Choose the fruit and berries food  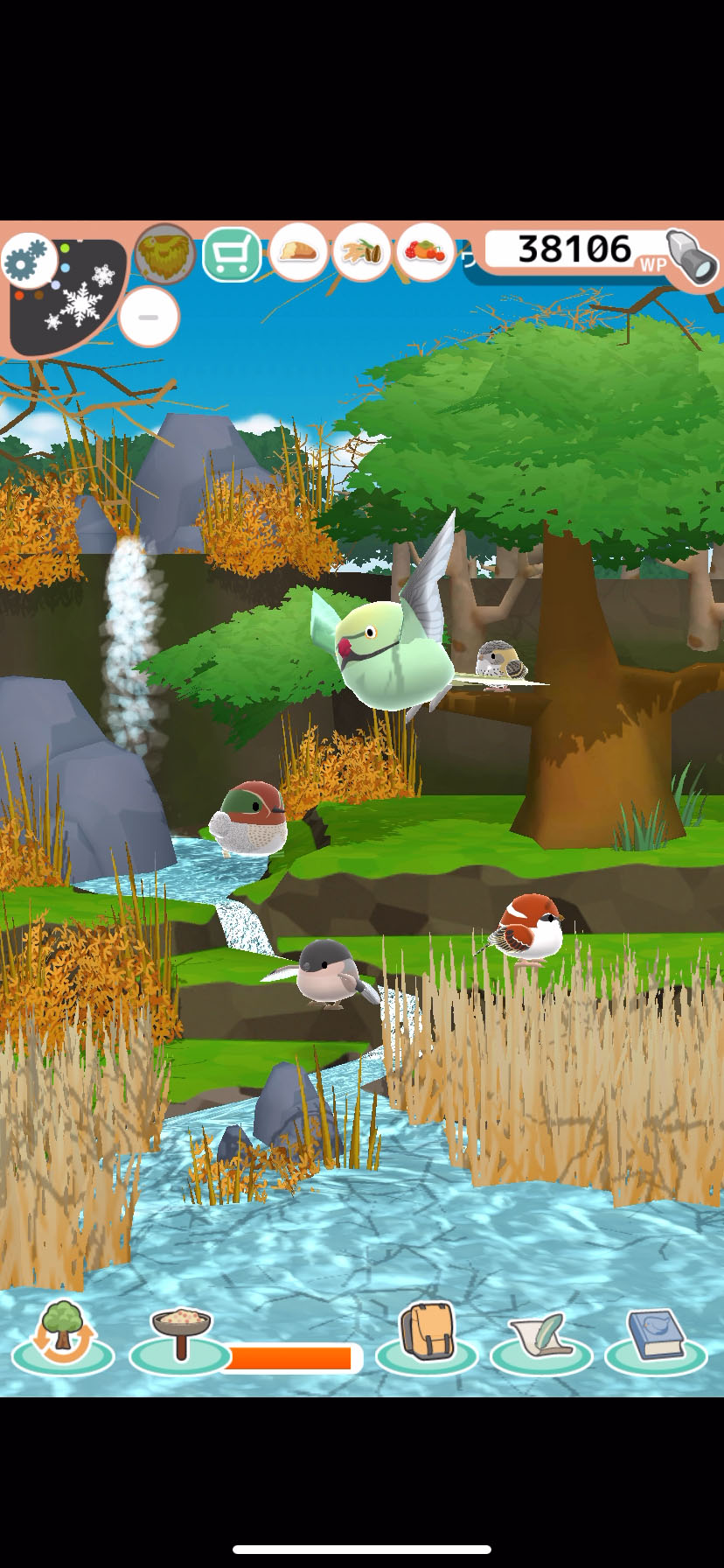[425, 253]
